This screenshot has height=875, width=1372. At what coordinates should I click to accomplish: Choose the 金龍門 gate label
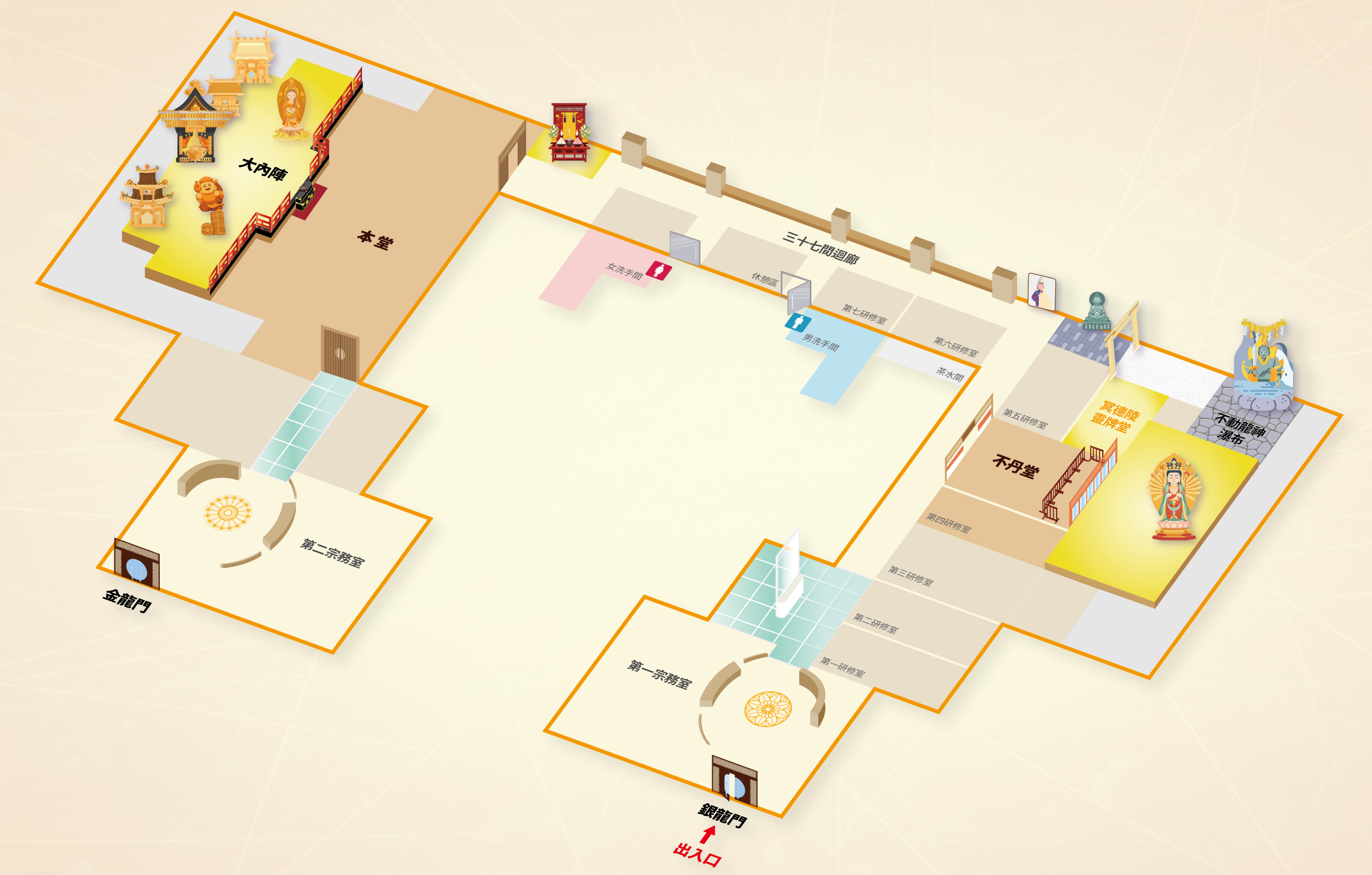127,600
